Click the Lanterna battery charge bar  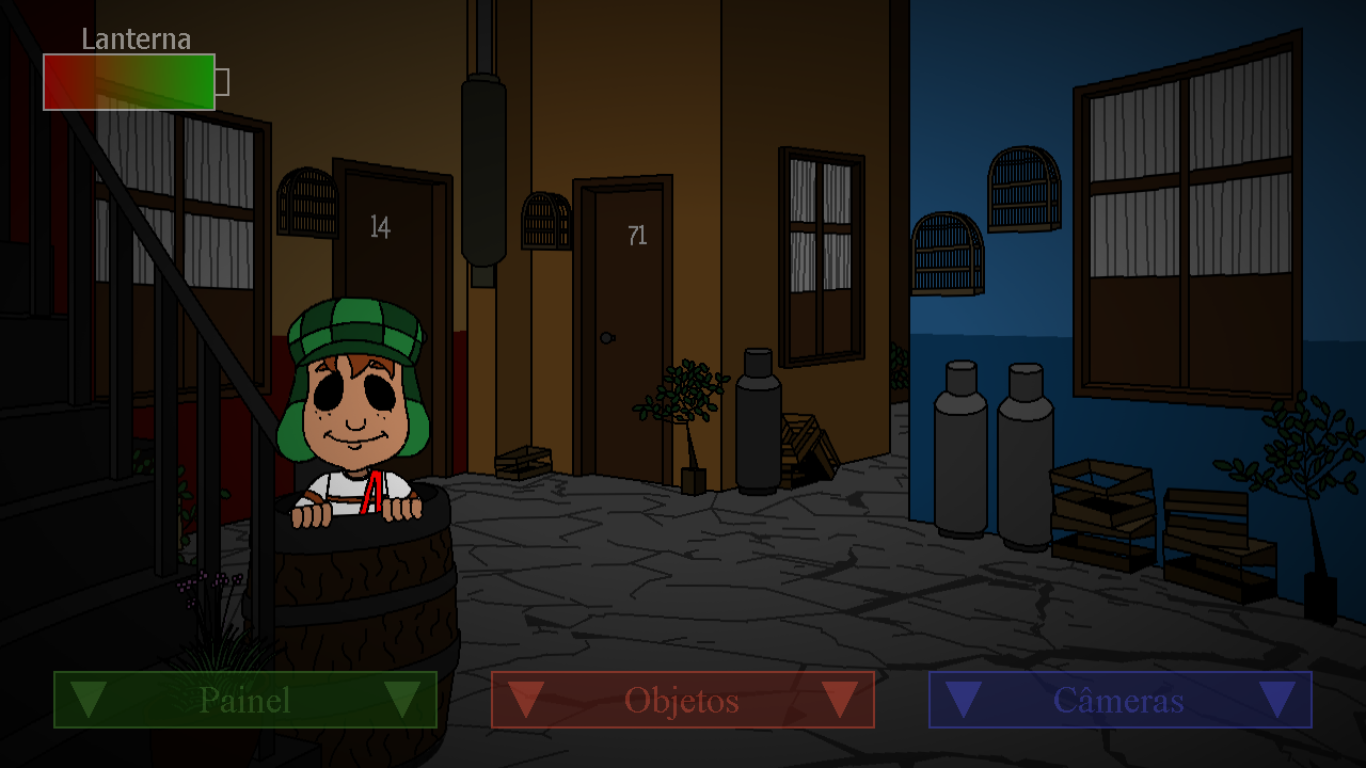click(129, 78)
